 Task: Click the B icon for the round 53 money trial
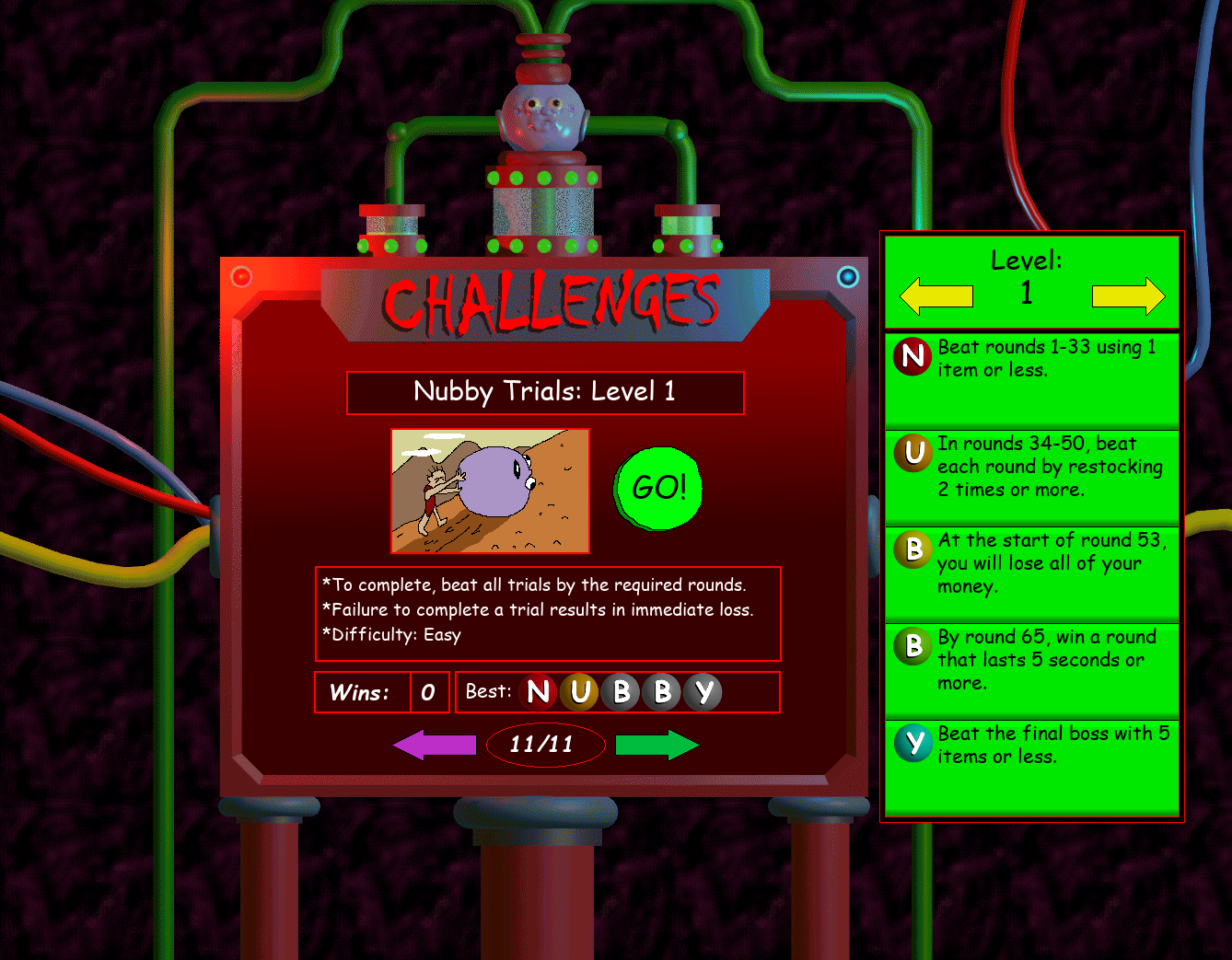912,550
